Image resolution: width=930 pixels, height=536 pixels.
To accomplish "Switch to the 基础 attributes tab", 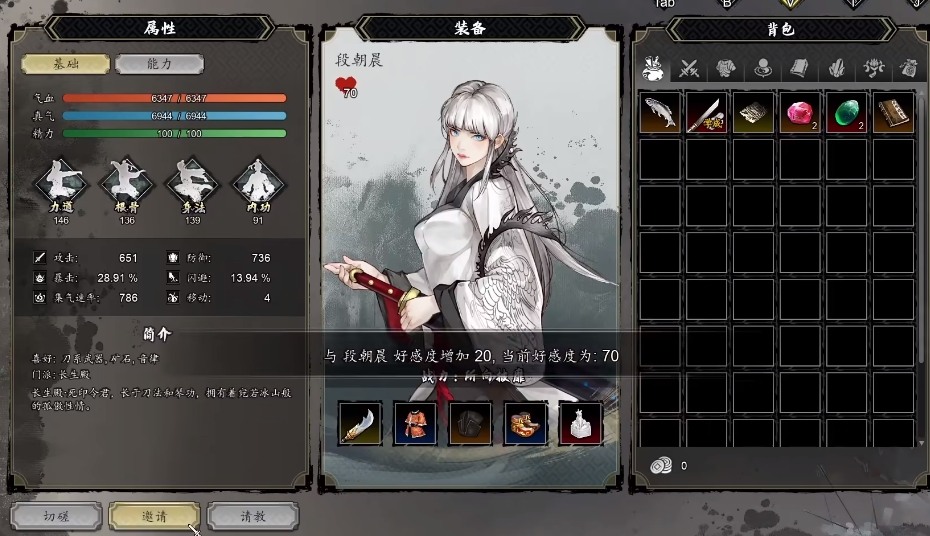I will [x=66, y=64].
